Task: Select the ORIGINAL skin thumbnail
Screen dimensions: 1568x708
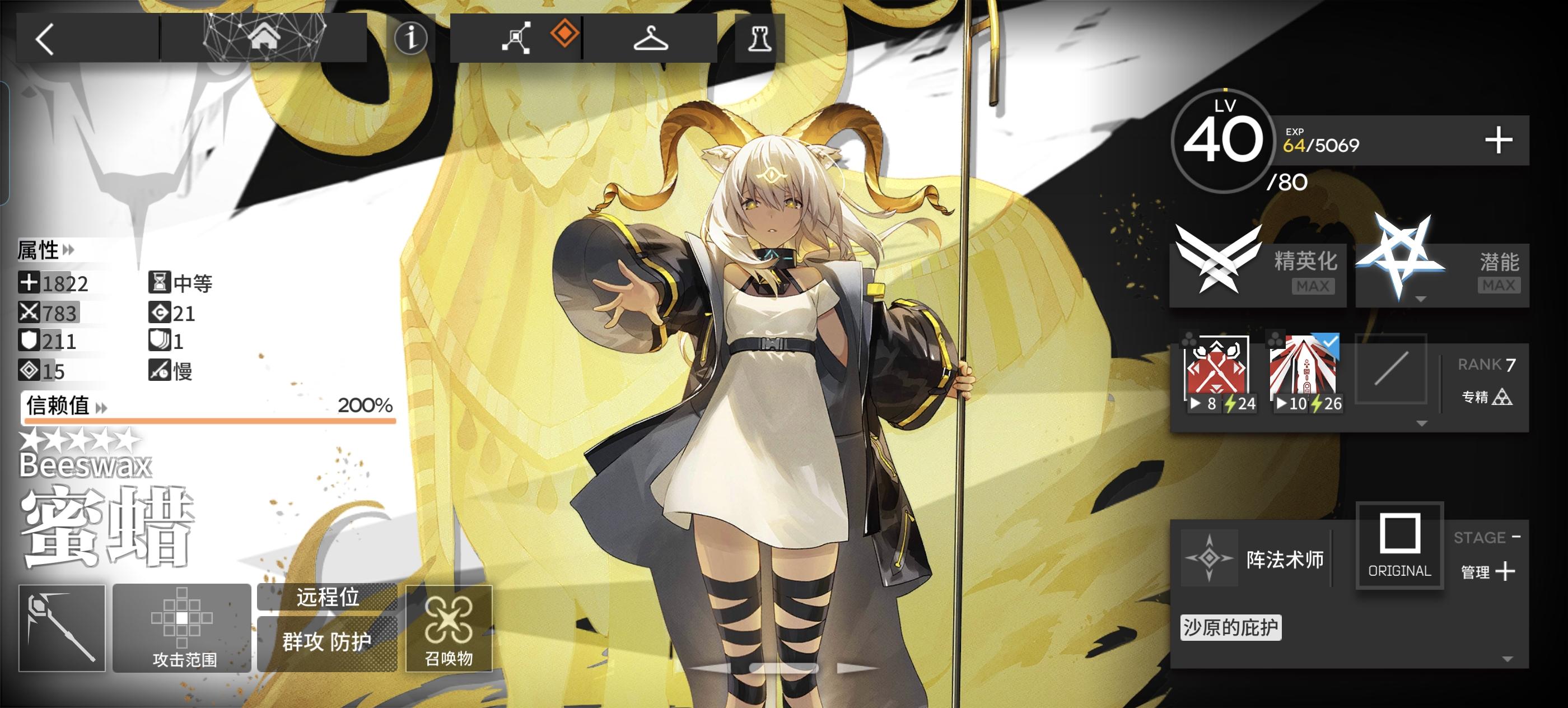Action: click(1399, 547)
